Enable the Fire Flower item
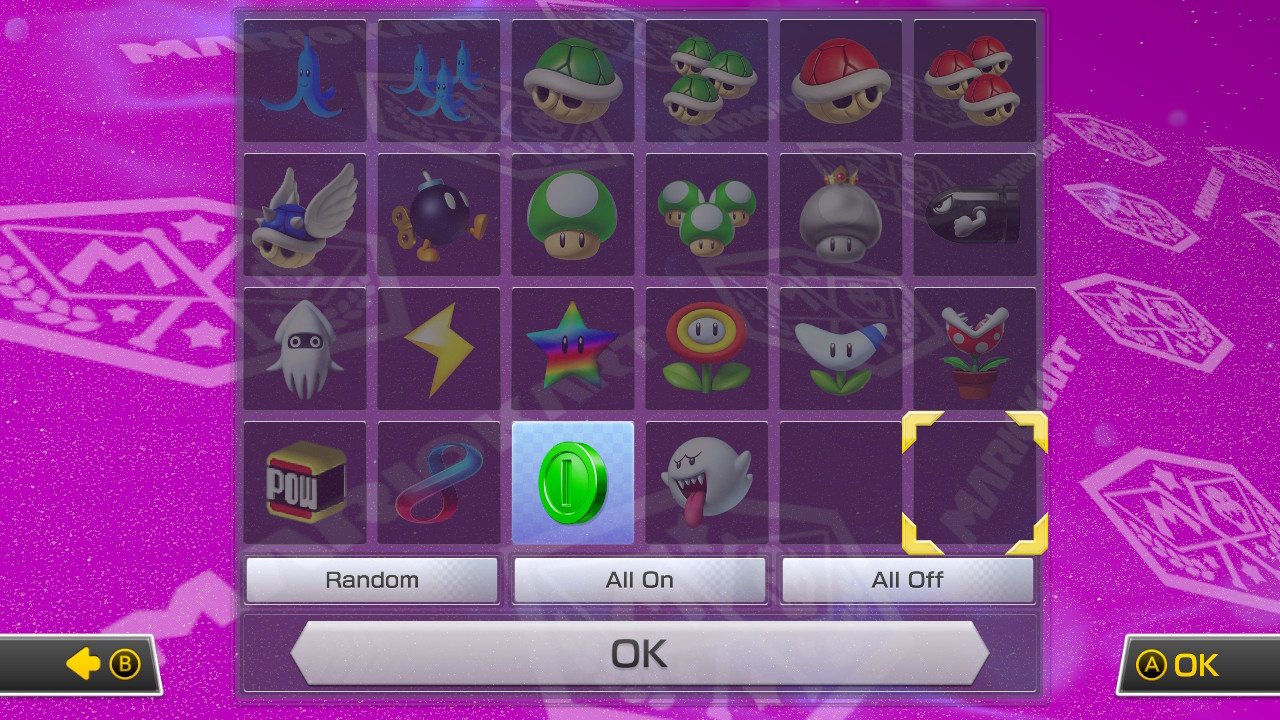Screen dimensions: 1280x720 click(x=706, y=348)
